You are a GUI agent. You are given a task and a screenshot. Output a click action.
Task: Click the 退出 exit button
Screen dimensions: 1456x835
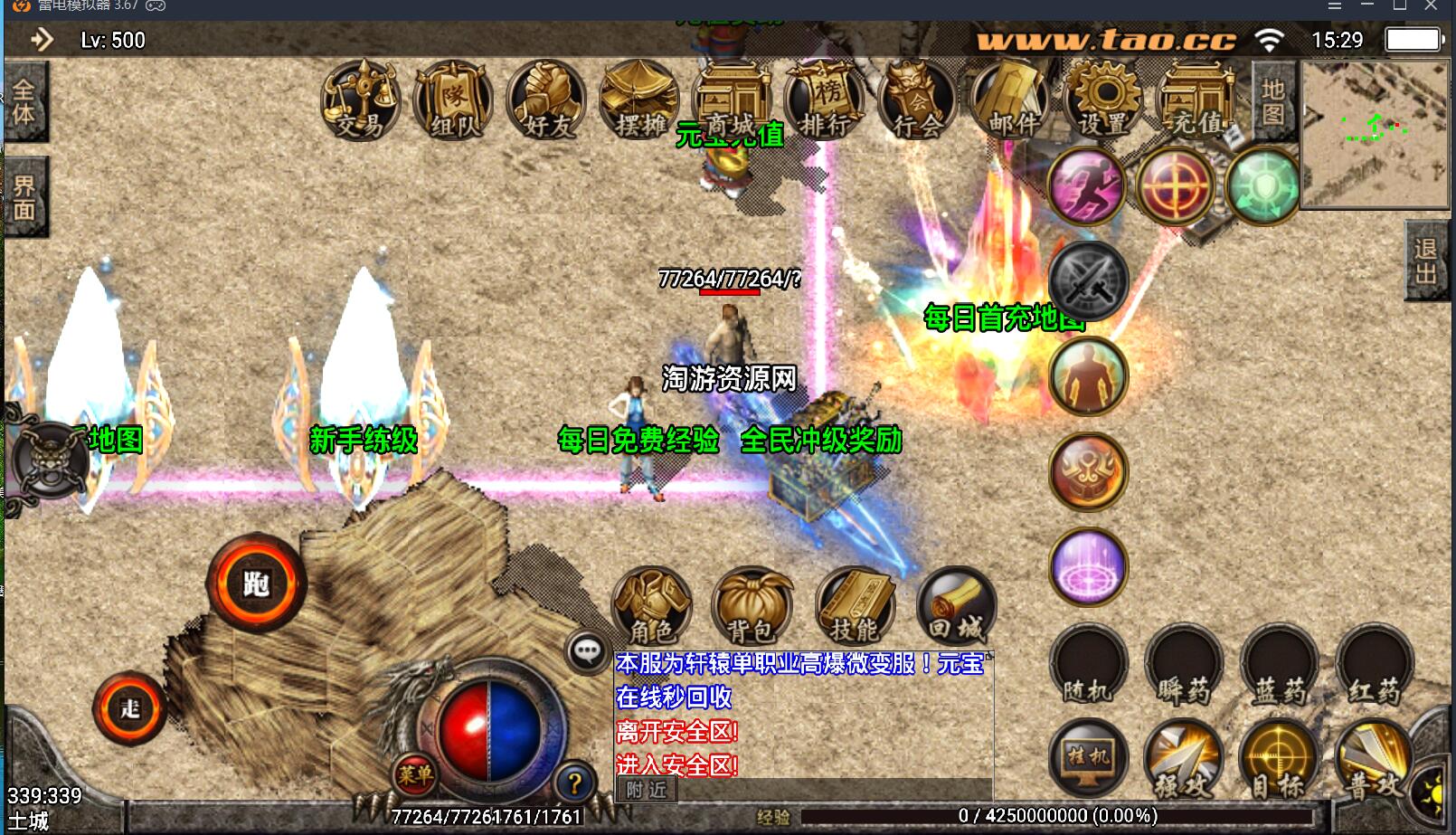click(1427, 261)
